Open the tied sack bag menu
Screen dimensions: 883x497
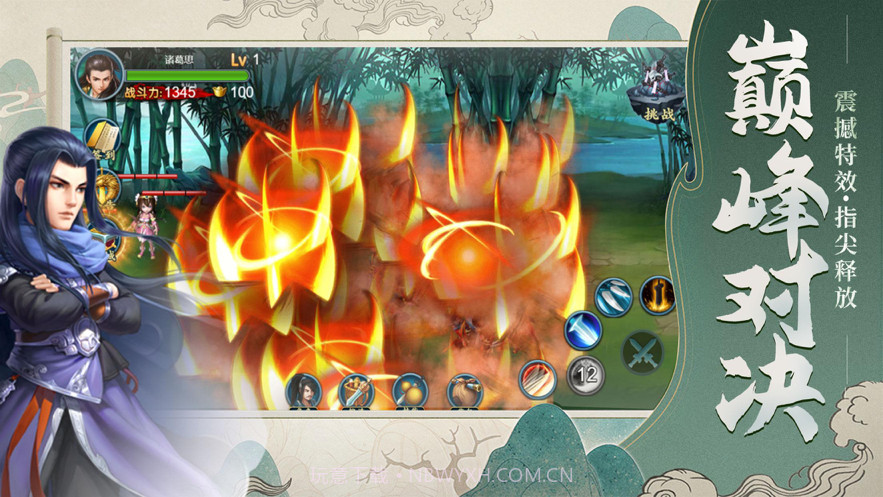coord(464,389)
